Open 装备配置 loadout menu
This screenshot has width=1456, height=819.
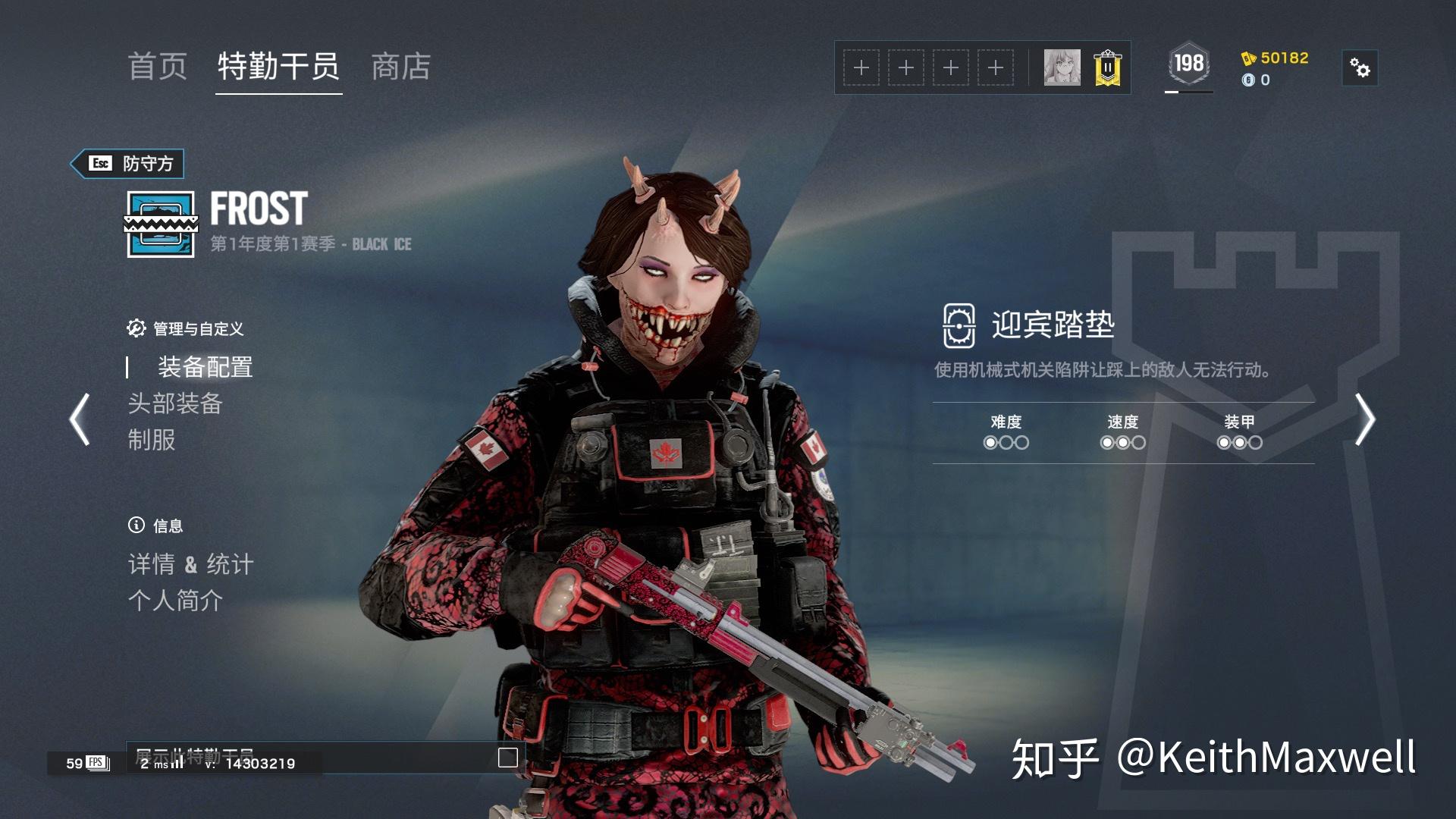[205, 367]
